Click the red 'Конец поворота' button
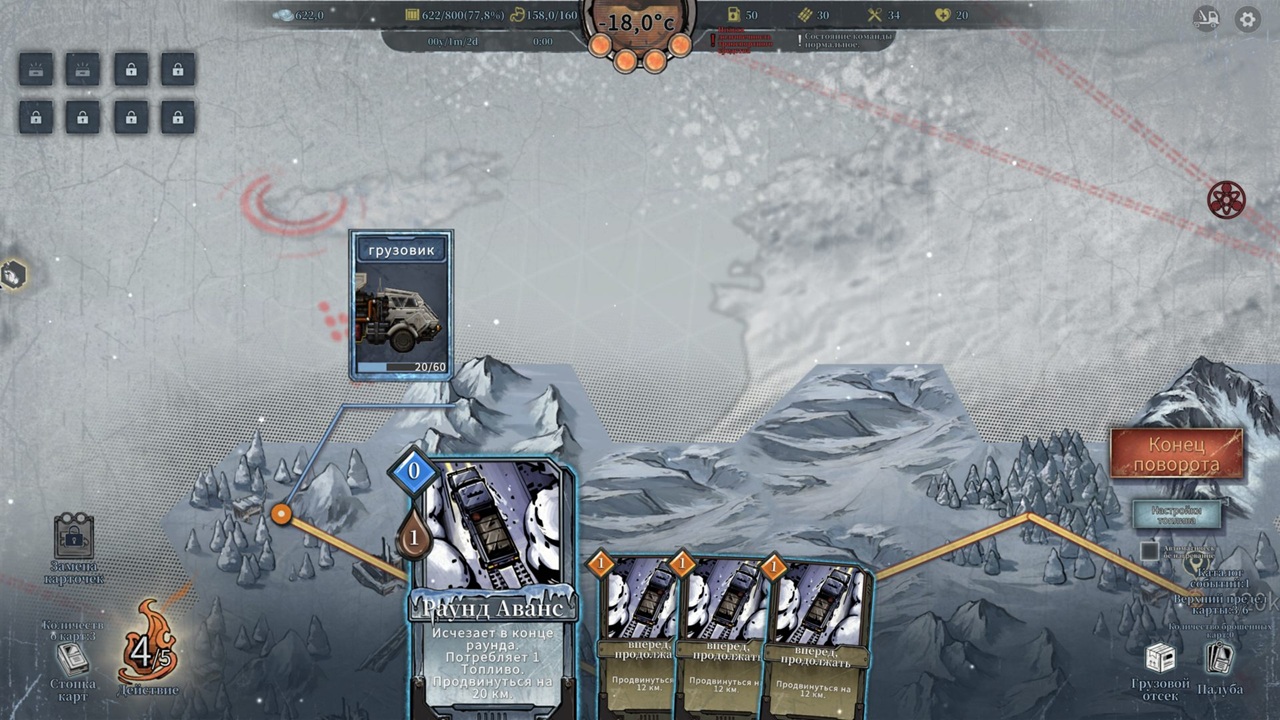 pyautogui.click(x=1177, y=454)
